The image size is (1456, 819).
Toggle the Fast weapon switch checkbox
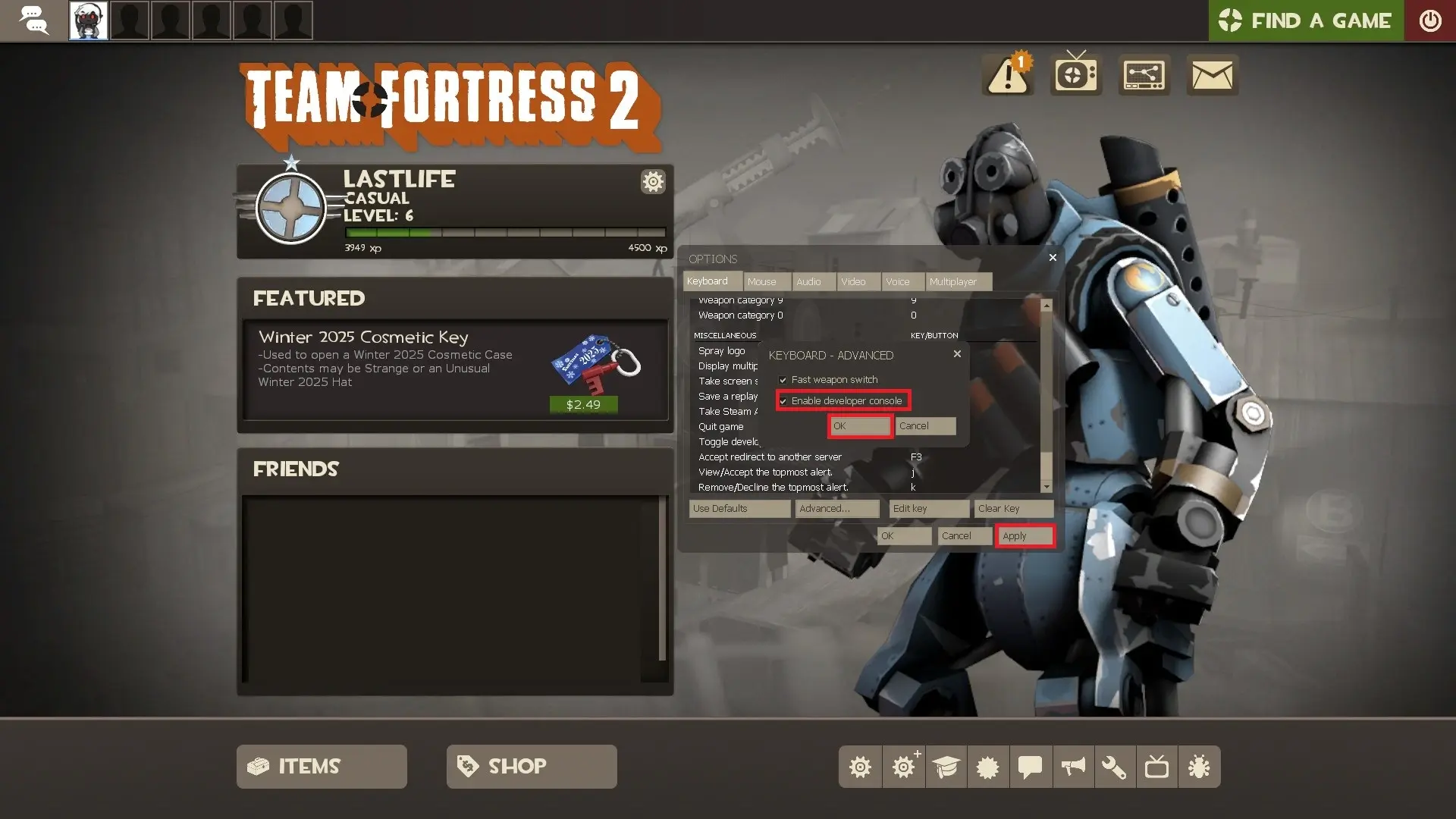click(x=783, y=380)
